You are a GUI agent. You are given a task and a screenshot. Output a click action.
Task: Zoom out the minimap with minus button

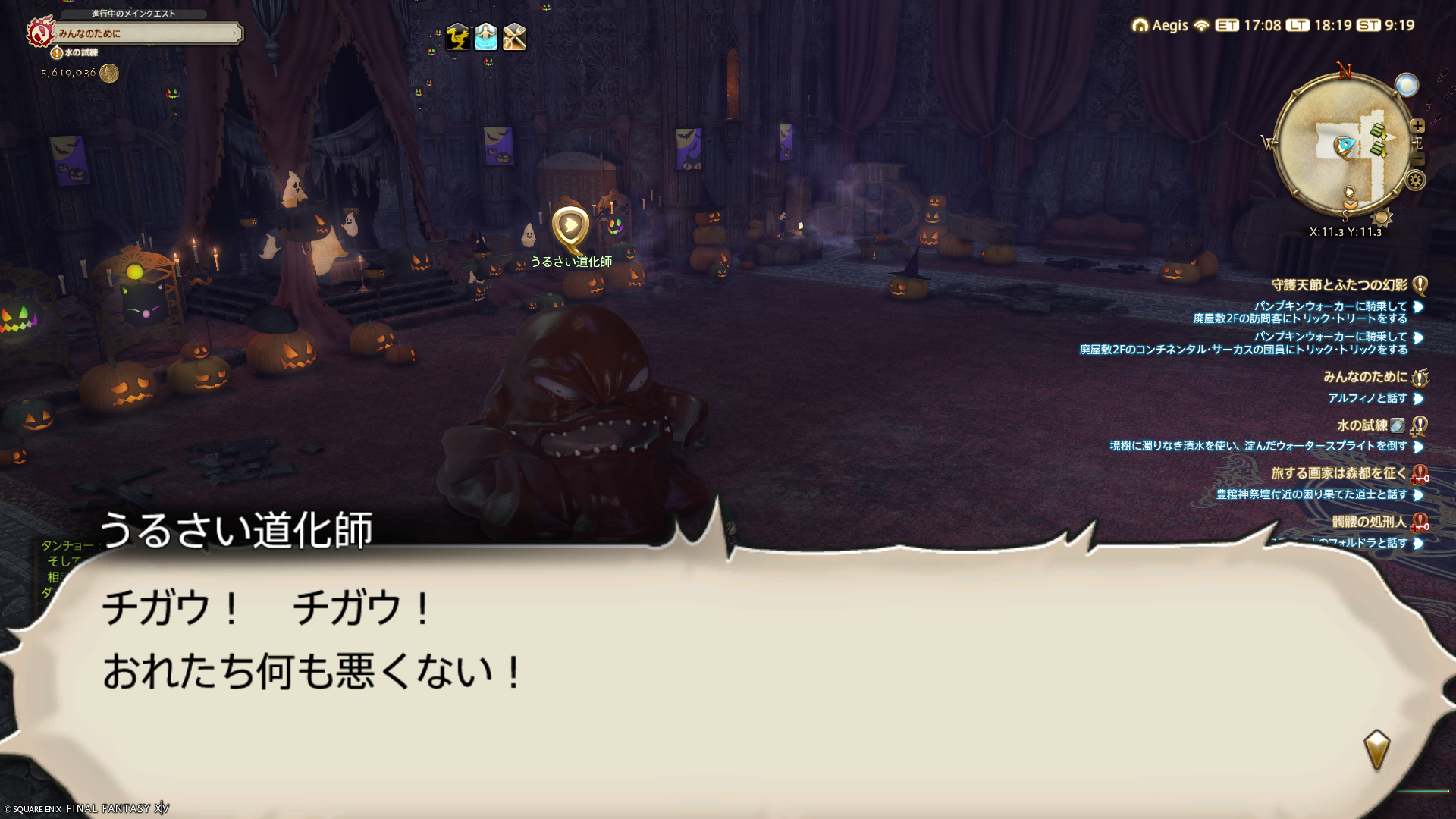point(1418,159)
